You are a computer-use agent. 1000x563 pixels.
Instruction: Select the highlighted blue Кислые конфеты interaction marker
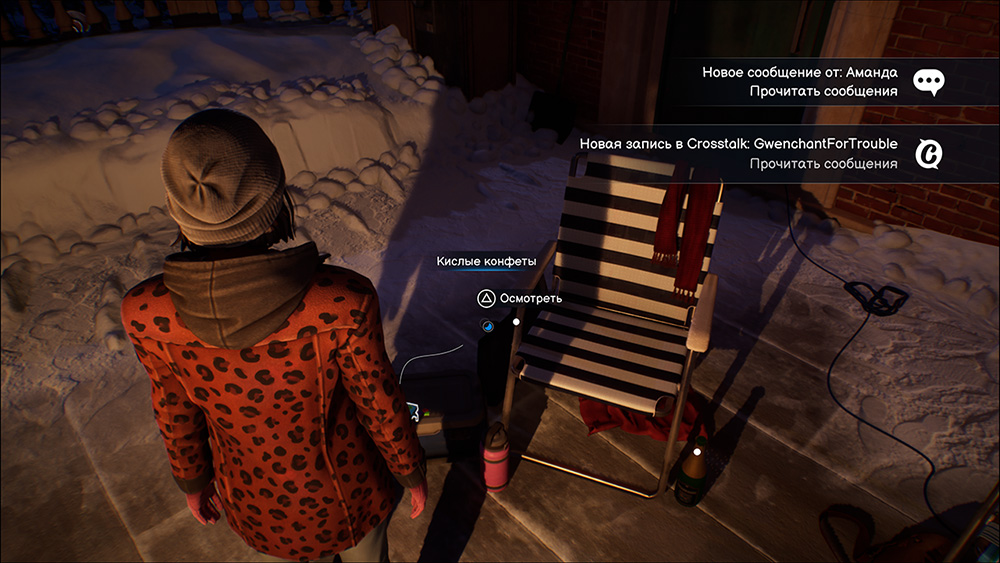click(487, 324)
